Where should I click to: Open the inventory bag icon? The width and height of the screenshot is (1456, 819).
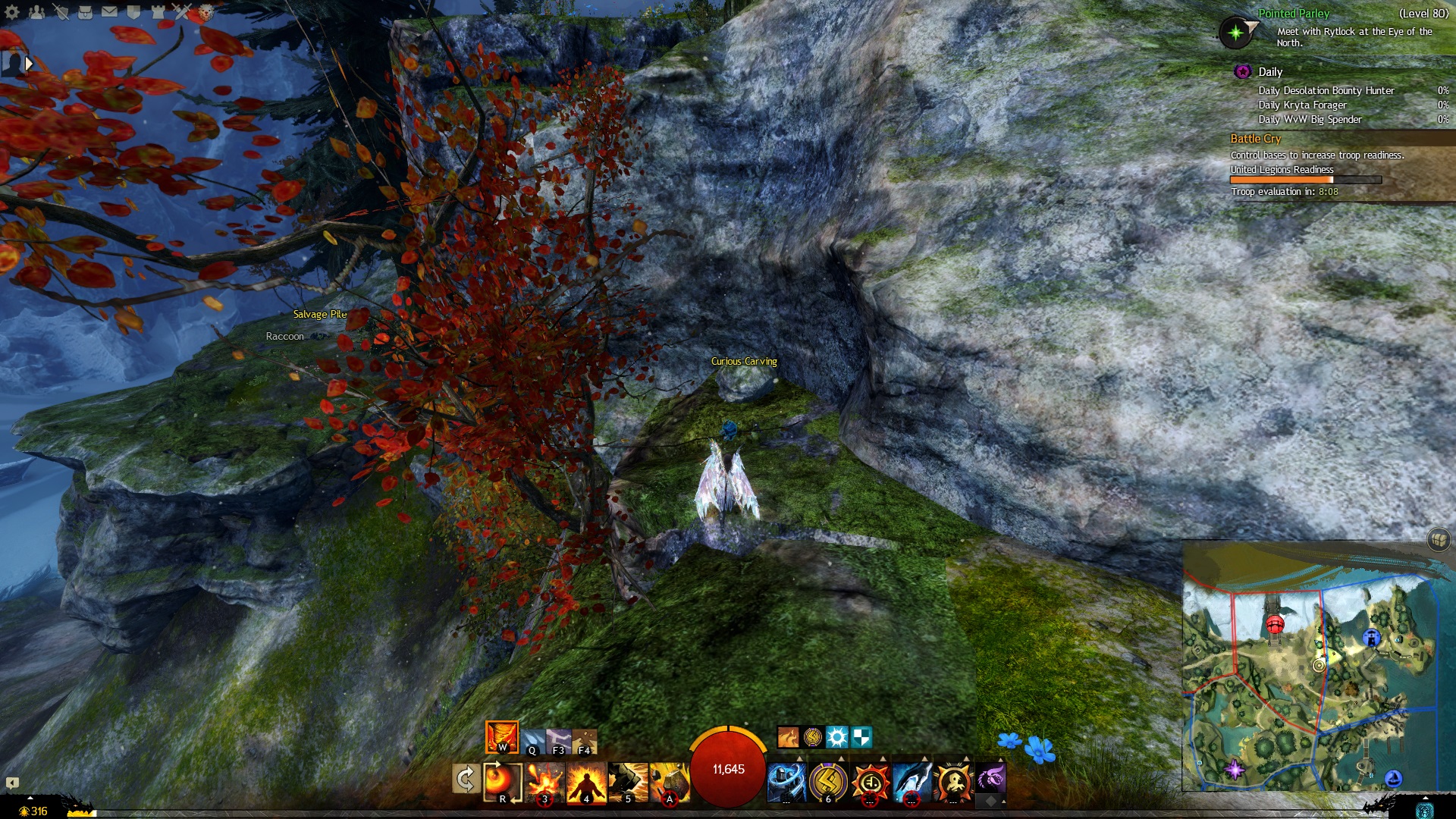point(85,11)
